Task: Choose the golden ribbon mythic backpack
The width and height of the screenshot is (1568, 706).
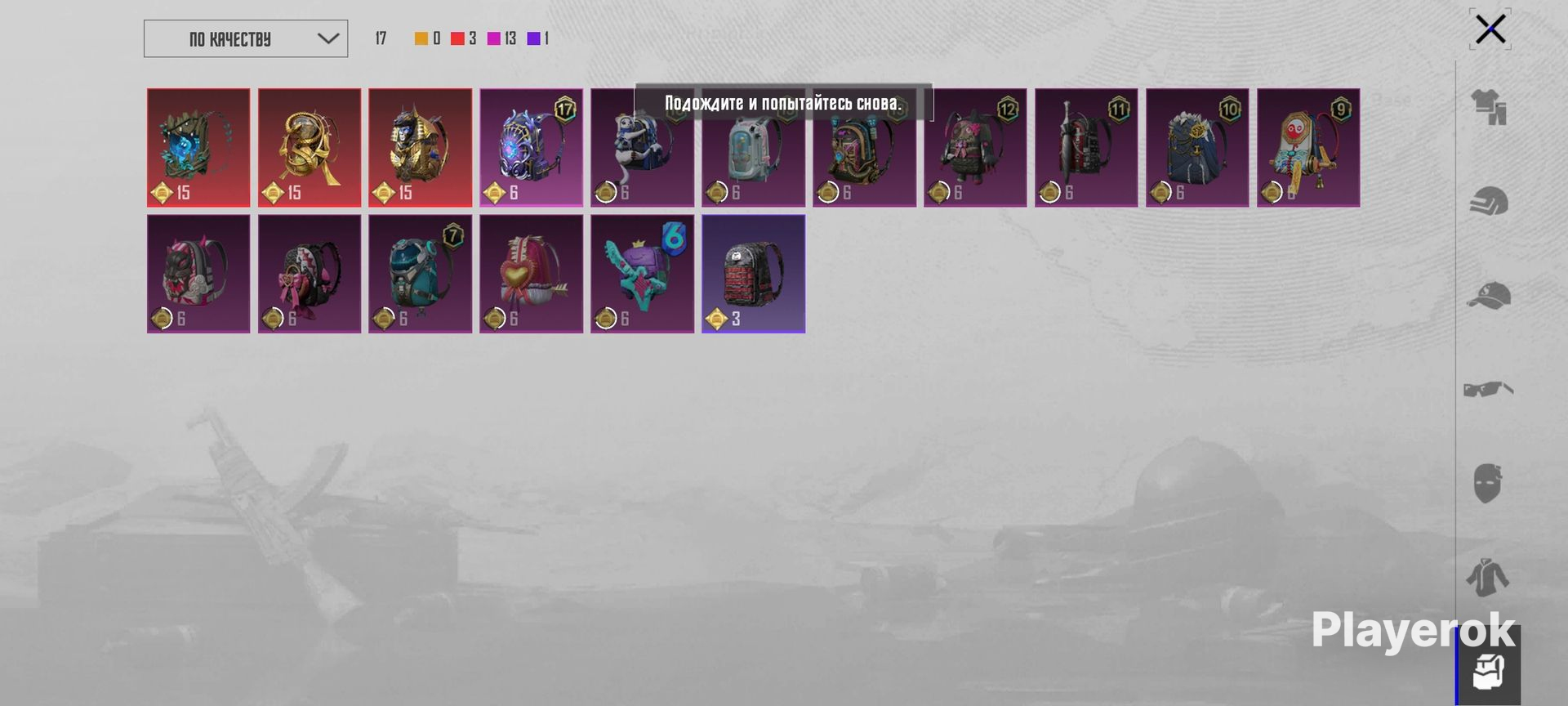Action: (x=310, y=147)
